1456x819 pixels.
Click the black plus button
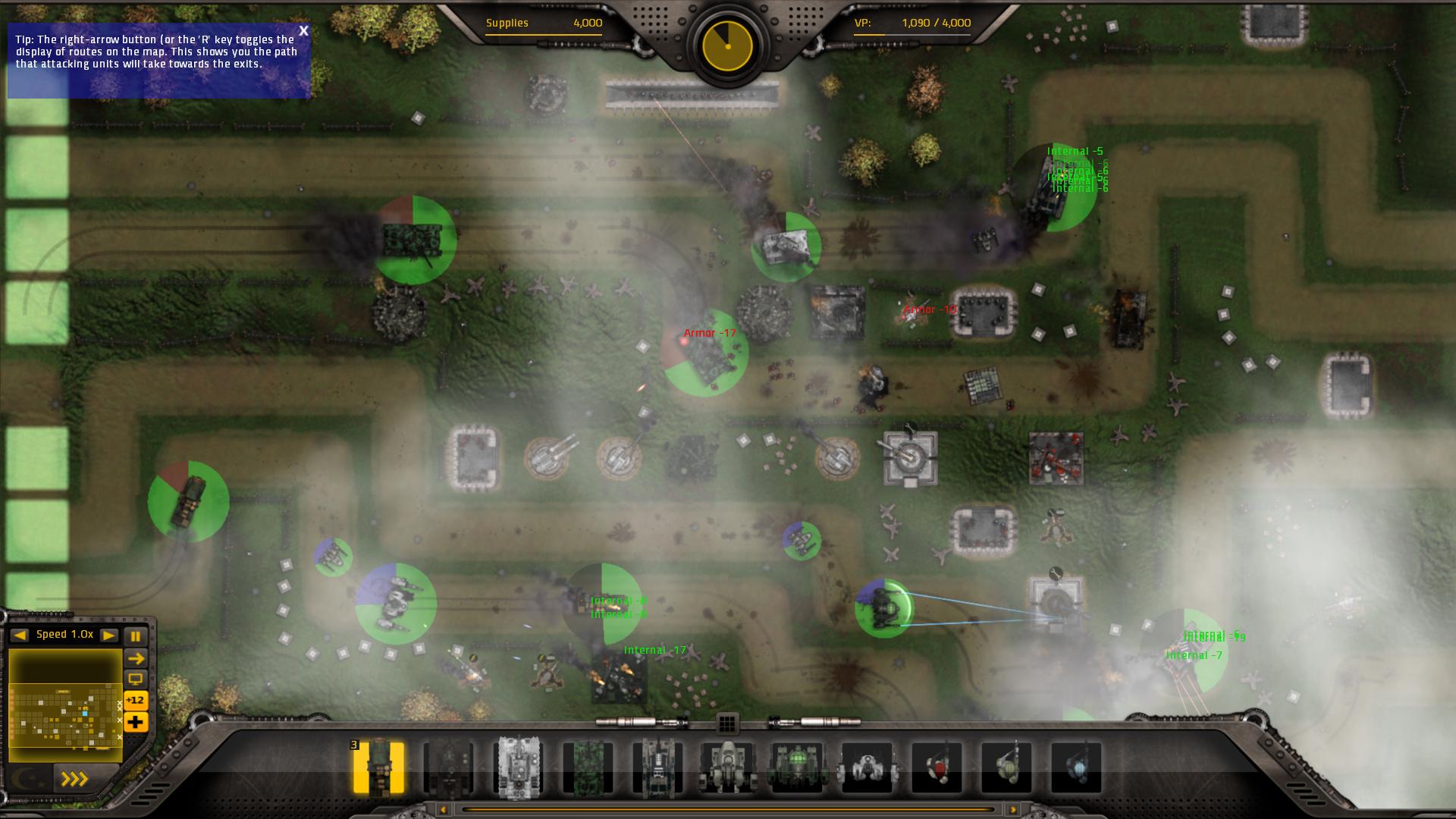point(136,722)
